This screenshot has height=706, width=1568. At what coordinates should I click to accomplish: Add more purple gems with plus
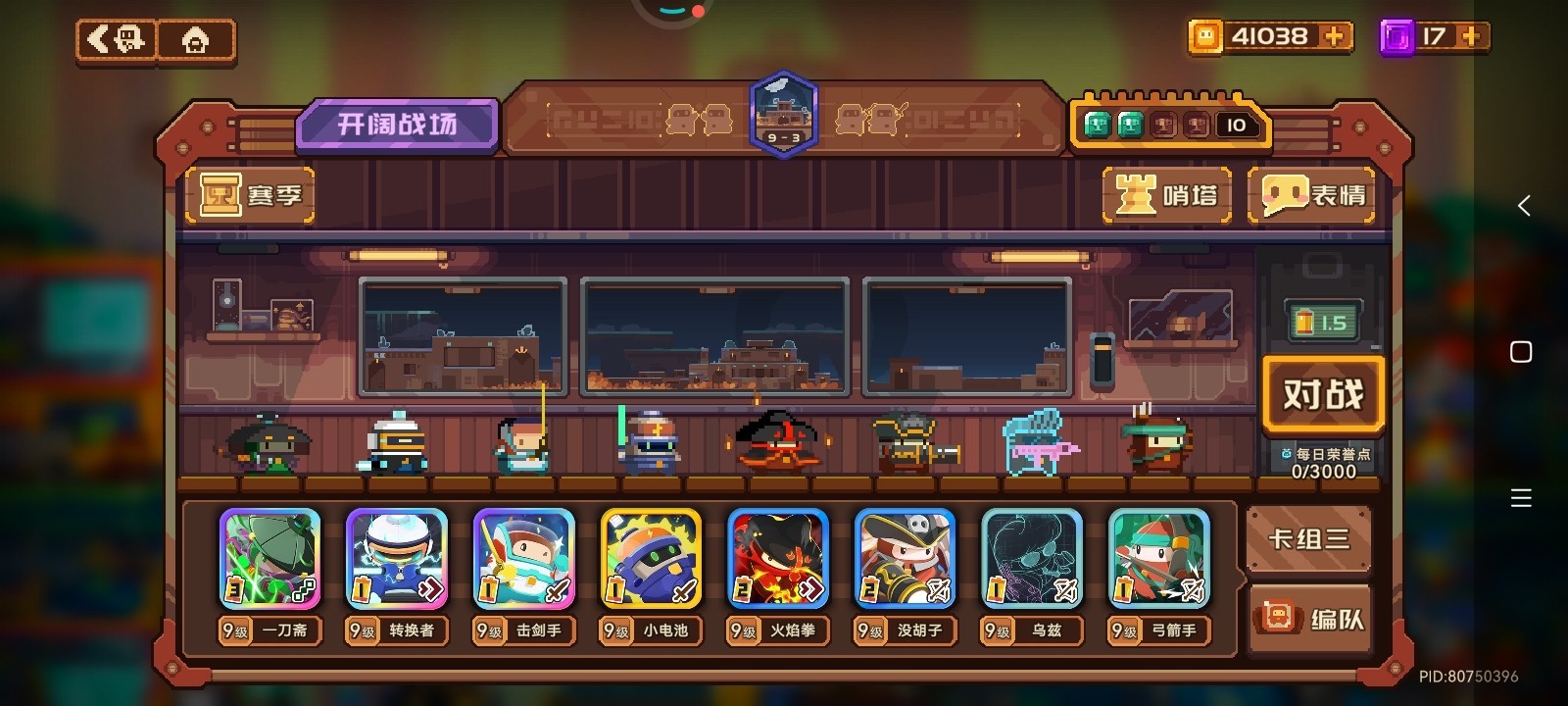pos(1470,36)
